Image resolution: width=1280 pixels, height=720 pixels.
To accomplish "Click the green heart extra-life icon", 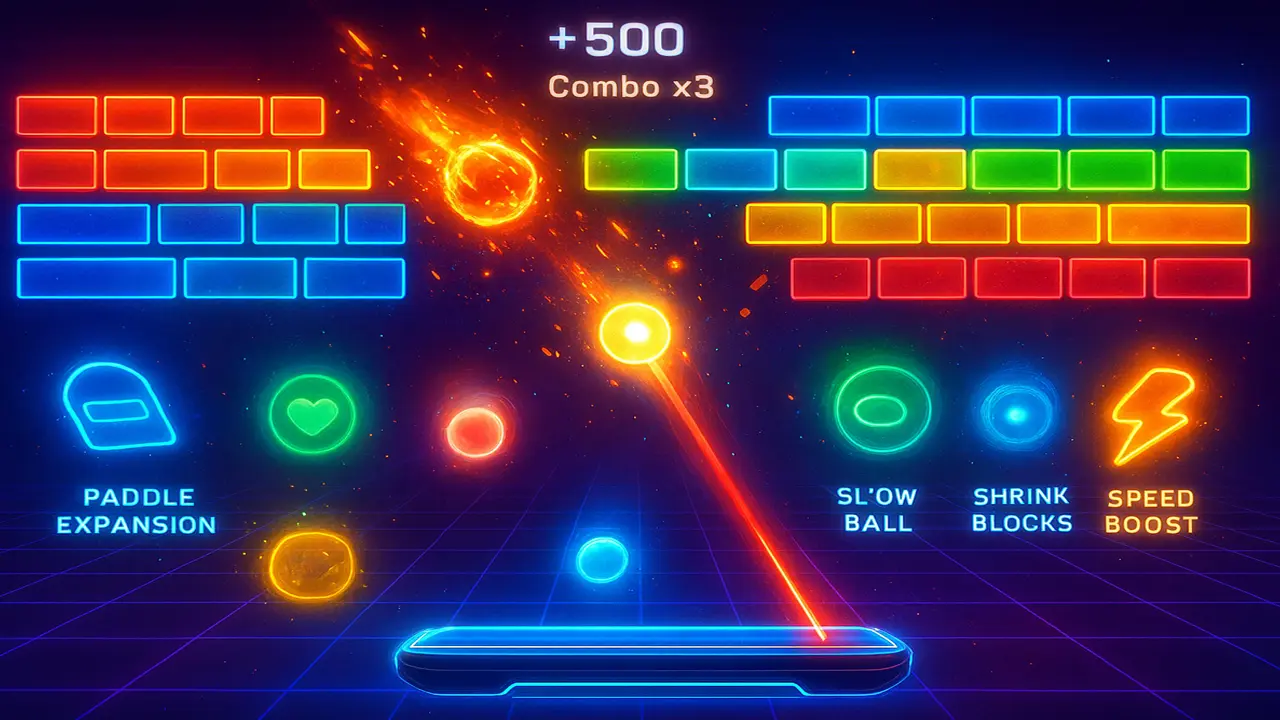I will coord(310,412).
